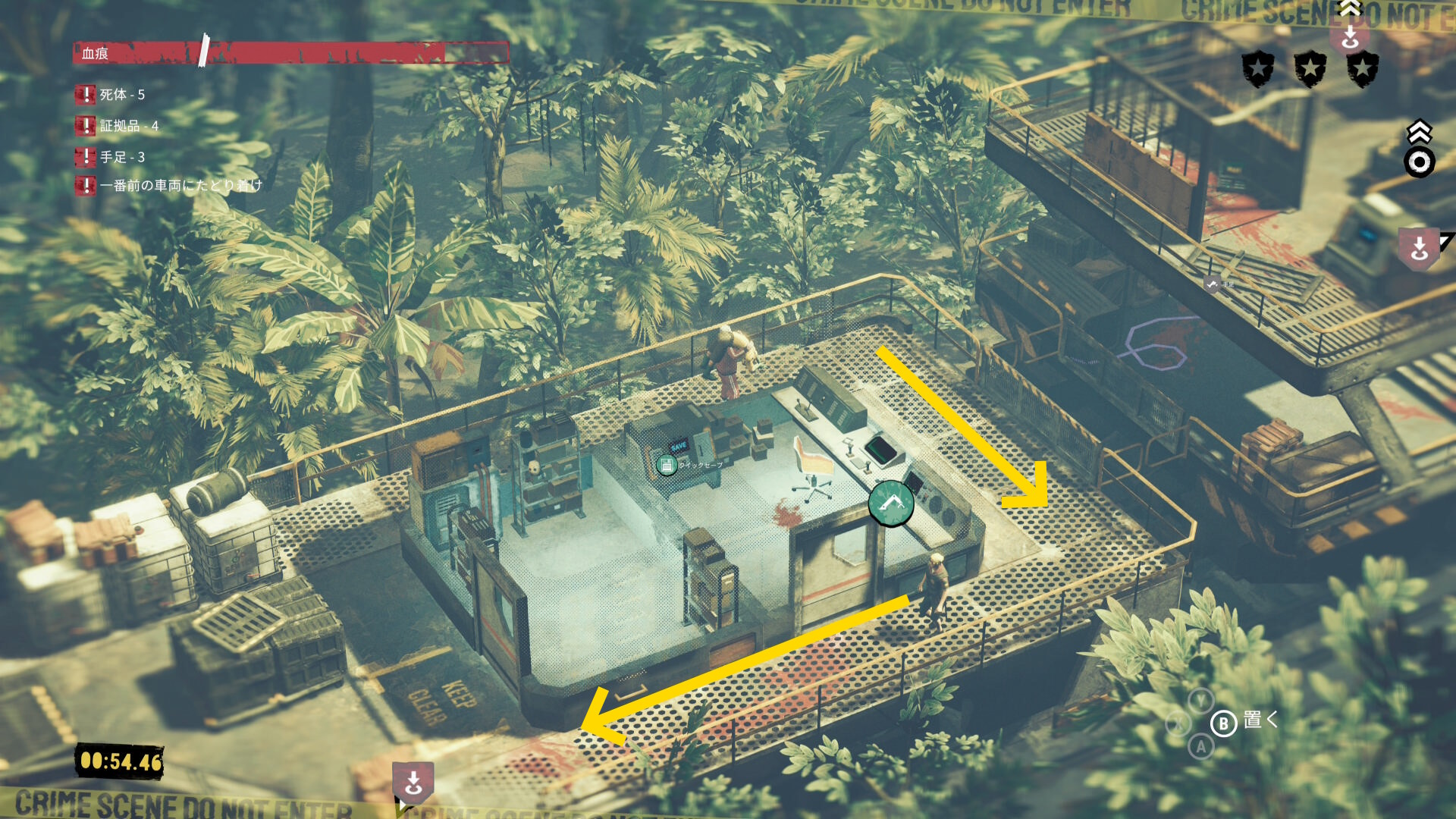Click the red drop-off marker beside the train car
The width and height of the screenshot is (1456, 819).
(1420, 249)
